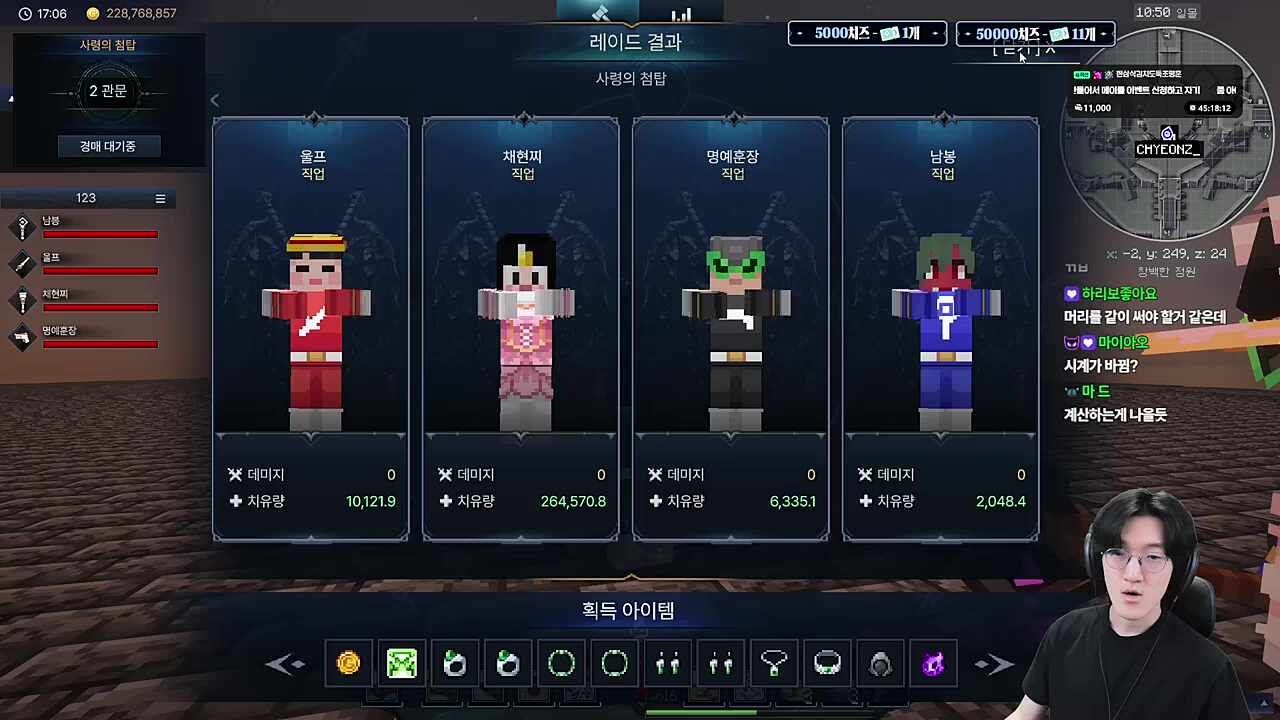
Task: Click 남붕's red health bar
Action: (100, 234)
